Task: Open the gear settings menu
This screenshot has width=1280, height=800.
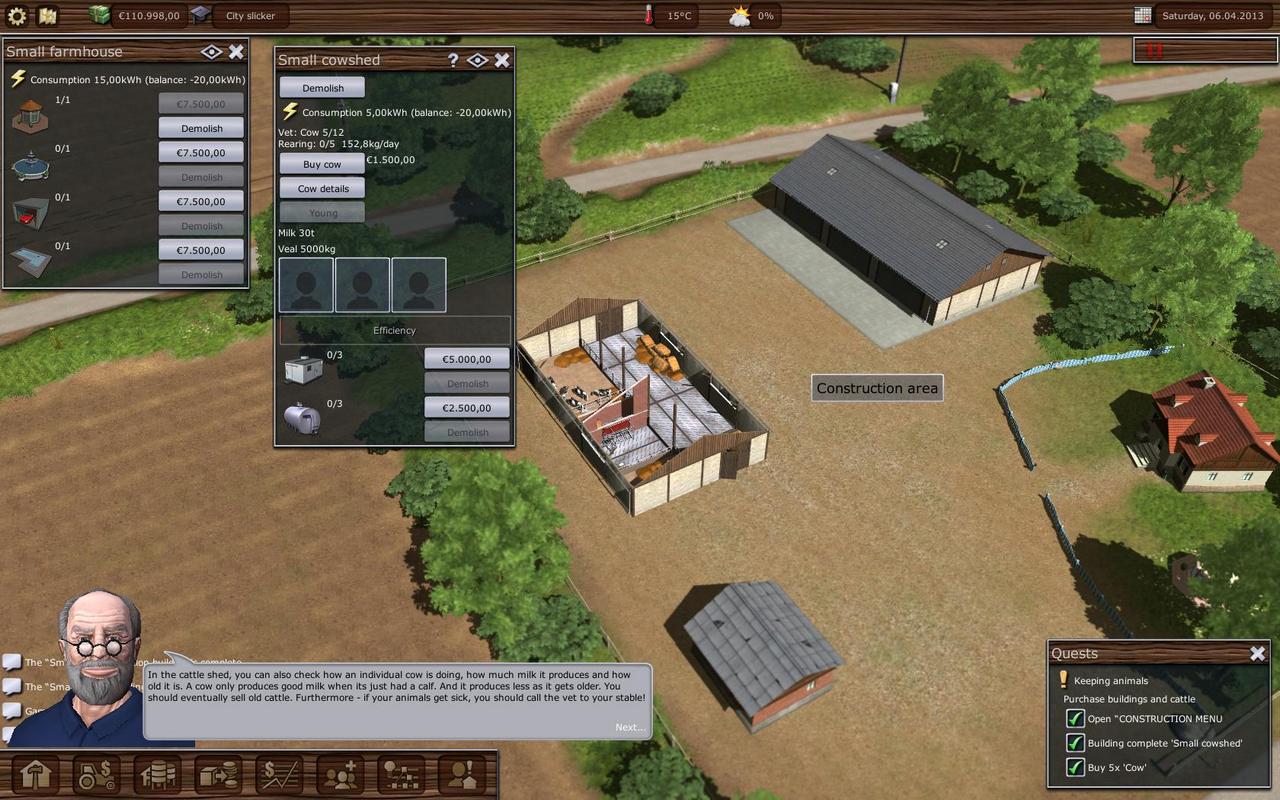Action: 17,15
